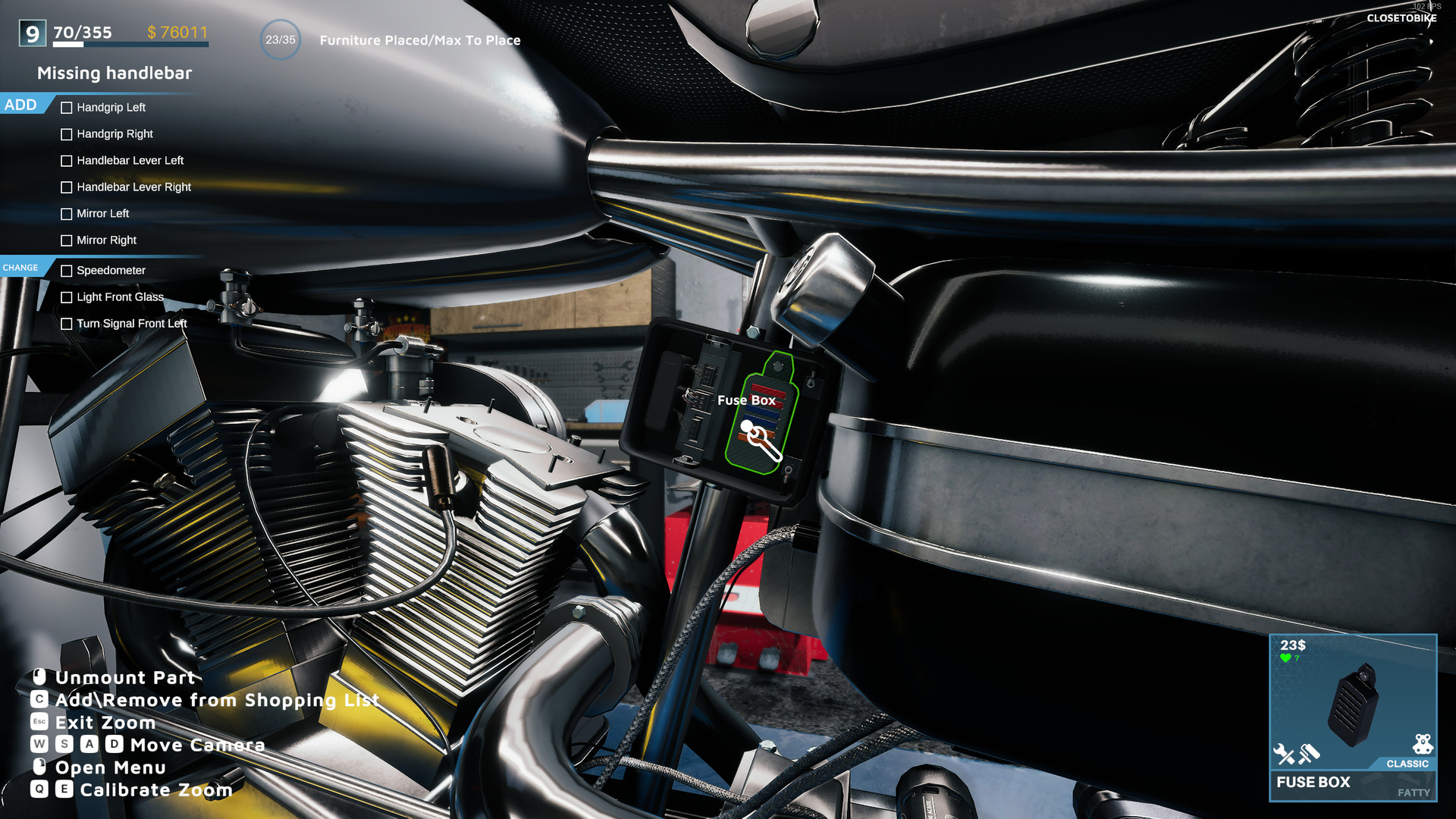This screenshot has height=819, width=1456.
Task: Click the Unmount Part action
Action: point(125,678)
